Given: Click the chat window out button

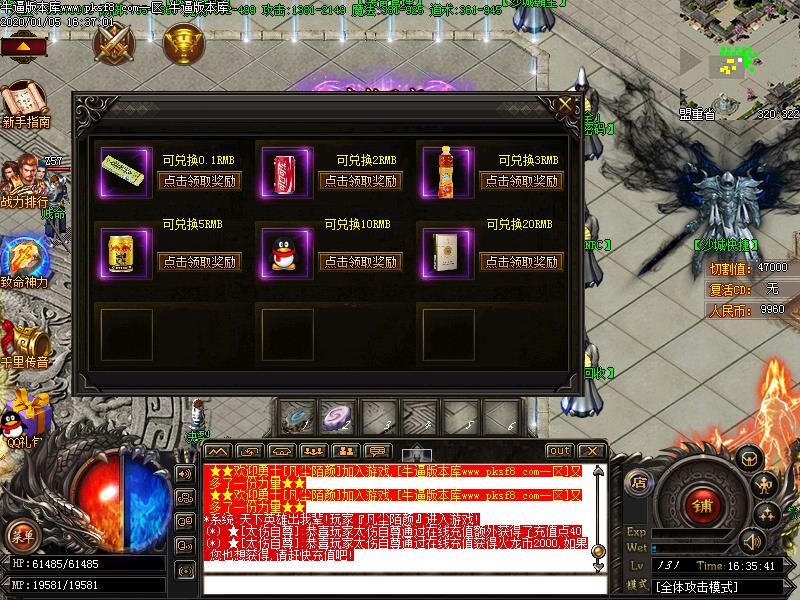Looking at the screenshot, I should [560, 451].
